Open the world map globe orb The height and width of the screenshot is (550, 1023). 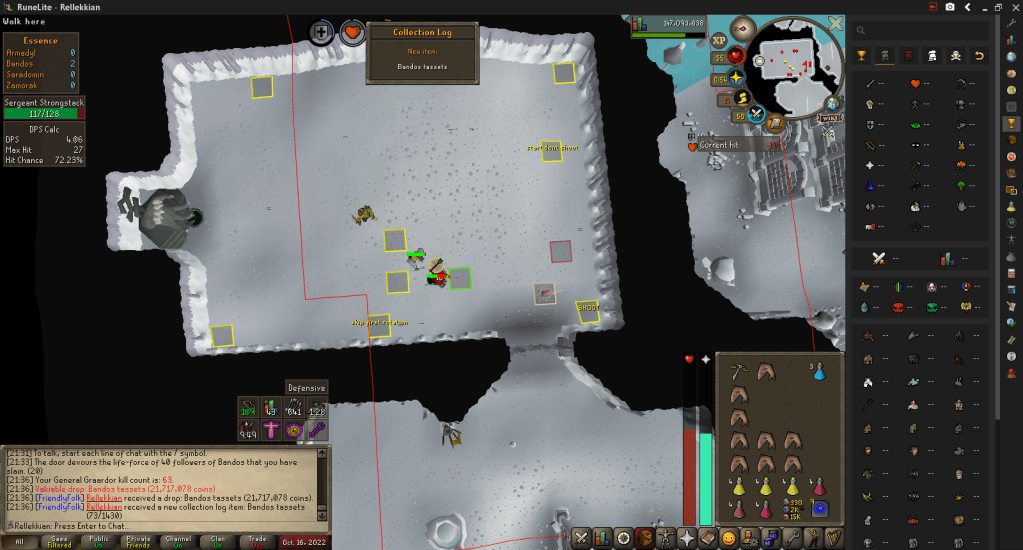tap(833, 102)
